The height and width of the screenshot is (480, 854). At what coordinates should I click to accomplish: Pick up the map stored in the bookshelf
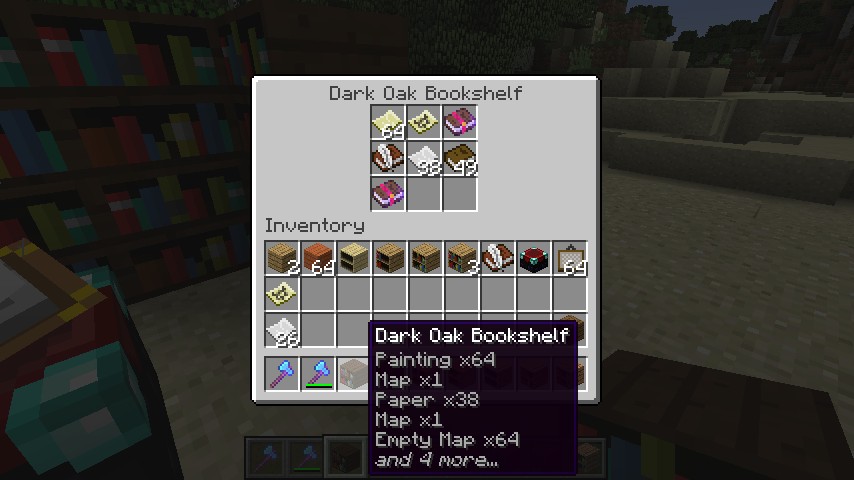click(424, 123)
